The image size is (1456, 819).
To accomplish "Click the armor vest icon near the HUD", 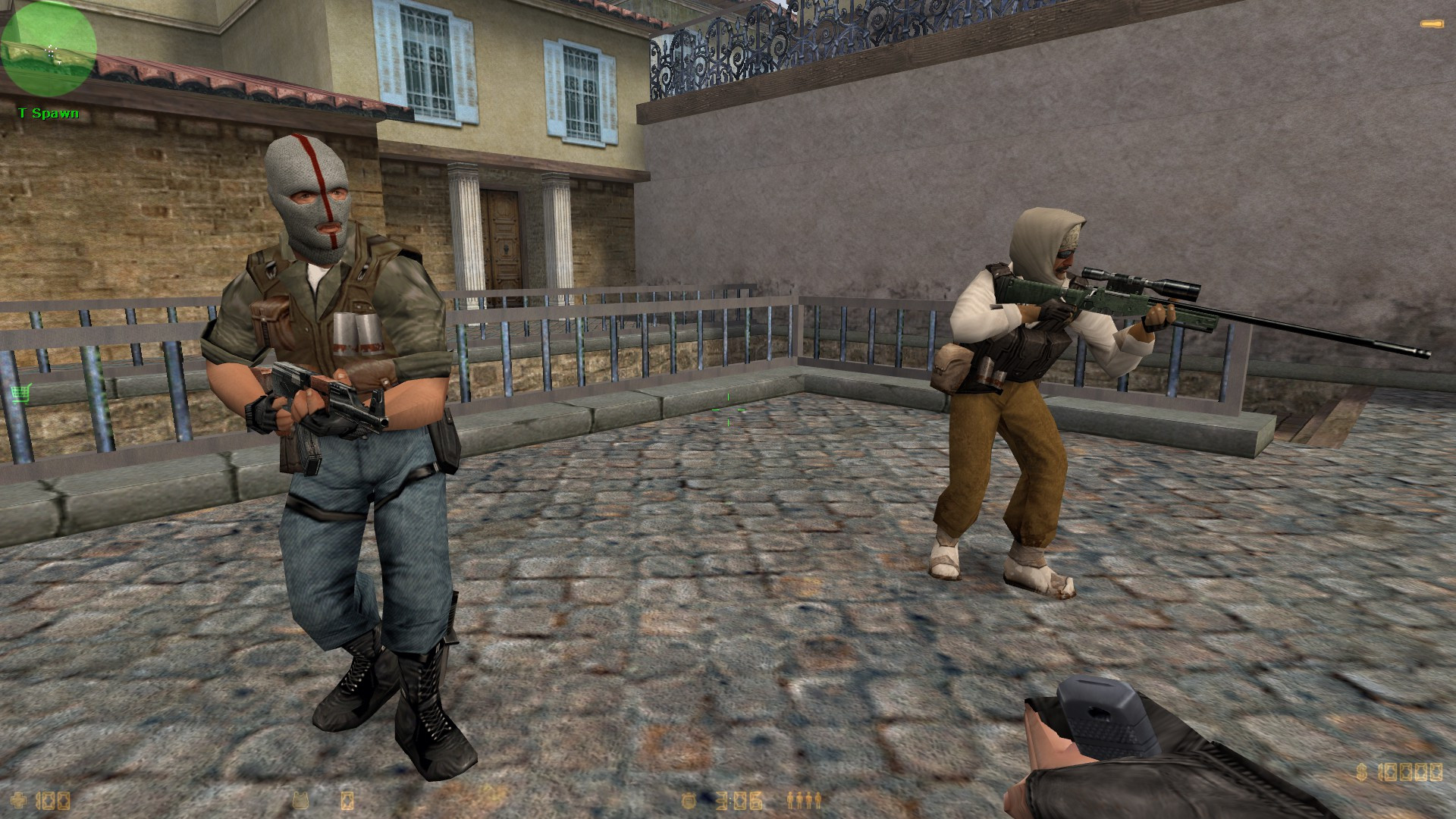I will [x=303, y=801].
